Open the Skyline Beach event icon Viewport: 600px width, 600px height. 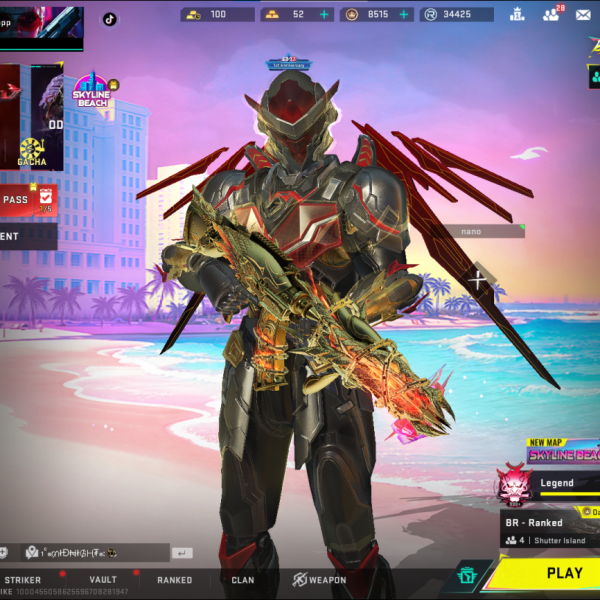pos(90,90)
